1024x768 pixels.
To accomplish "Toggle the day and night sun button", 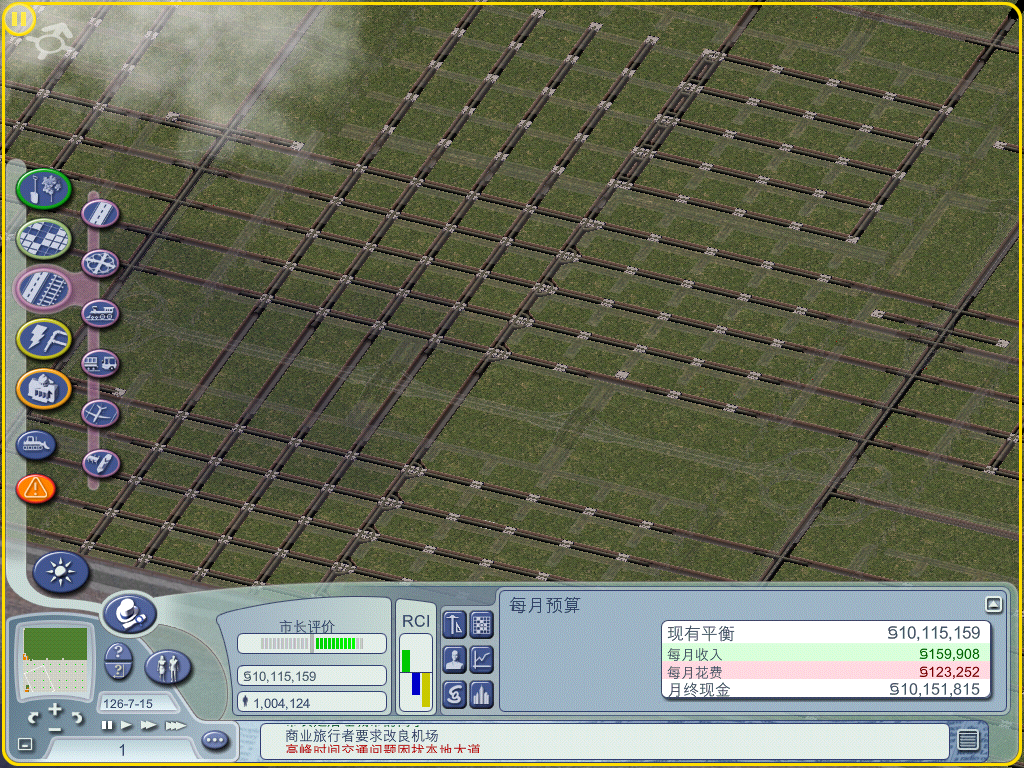I will pyautogui.click(x=61, y=572).
